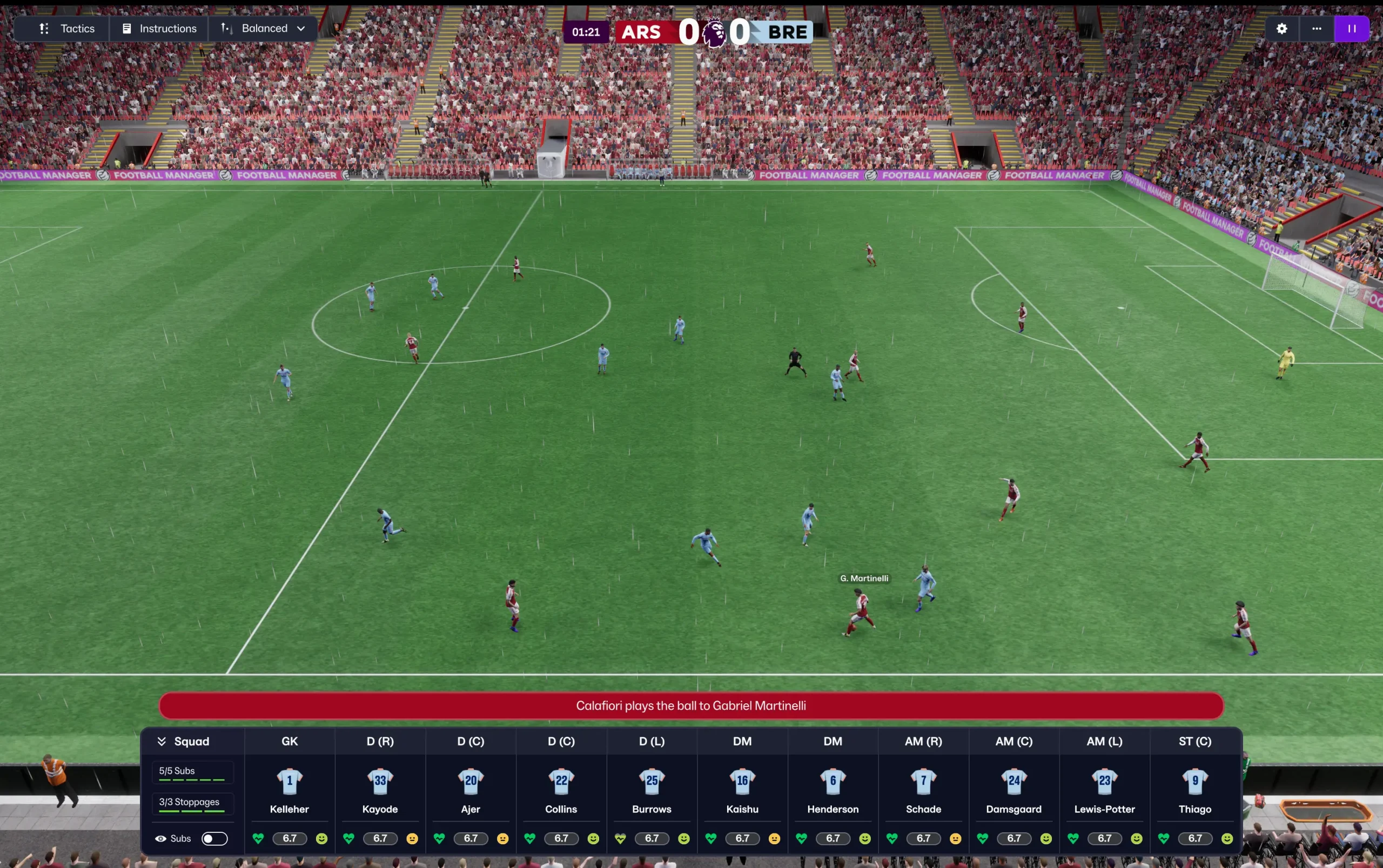
Task: Click the eye icon beside Subs
Action: 161,838
